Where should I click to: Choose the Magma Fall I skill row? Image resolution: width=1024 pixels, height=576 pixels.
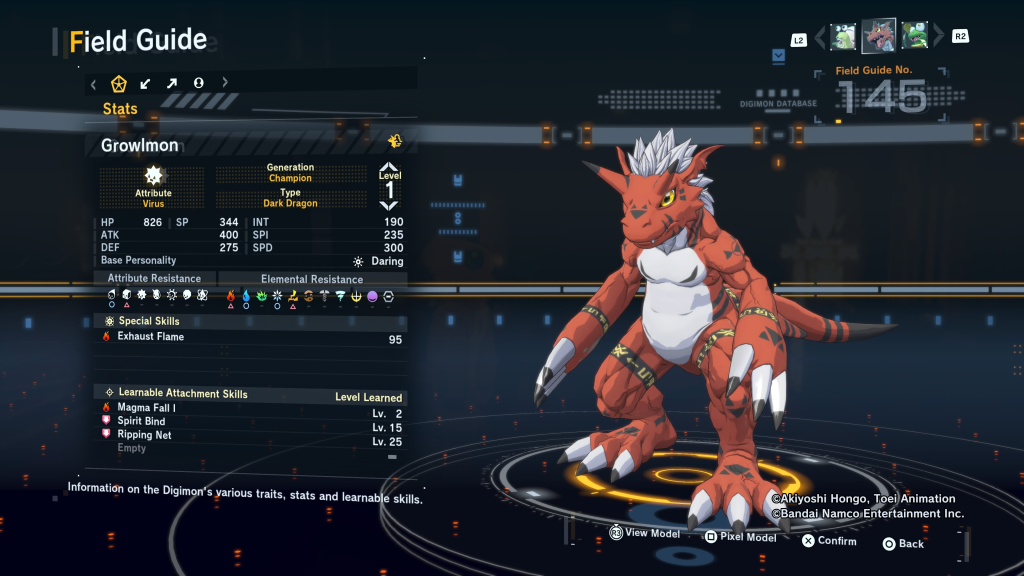click(250, 408)
